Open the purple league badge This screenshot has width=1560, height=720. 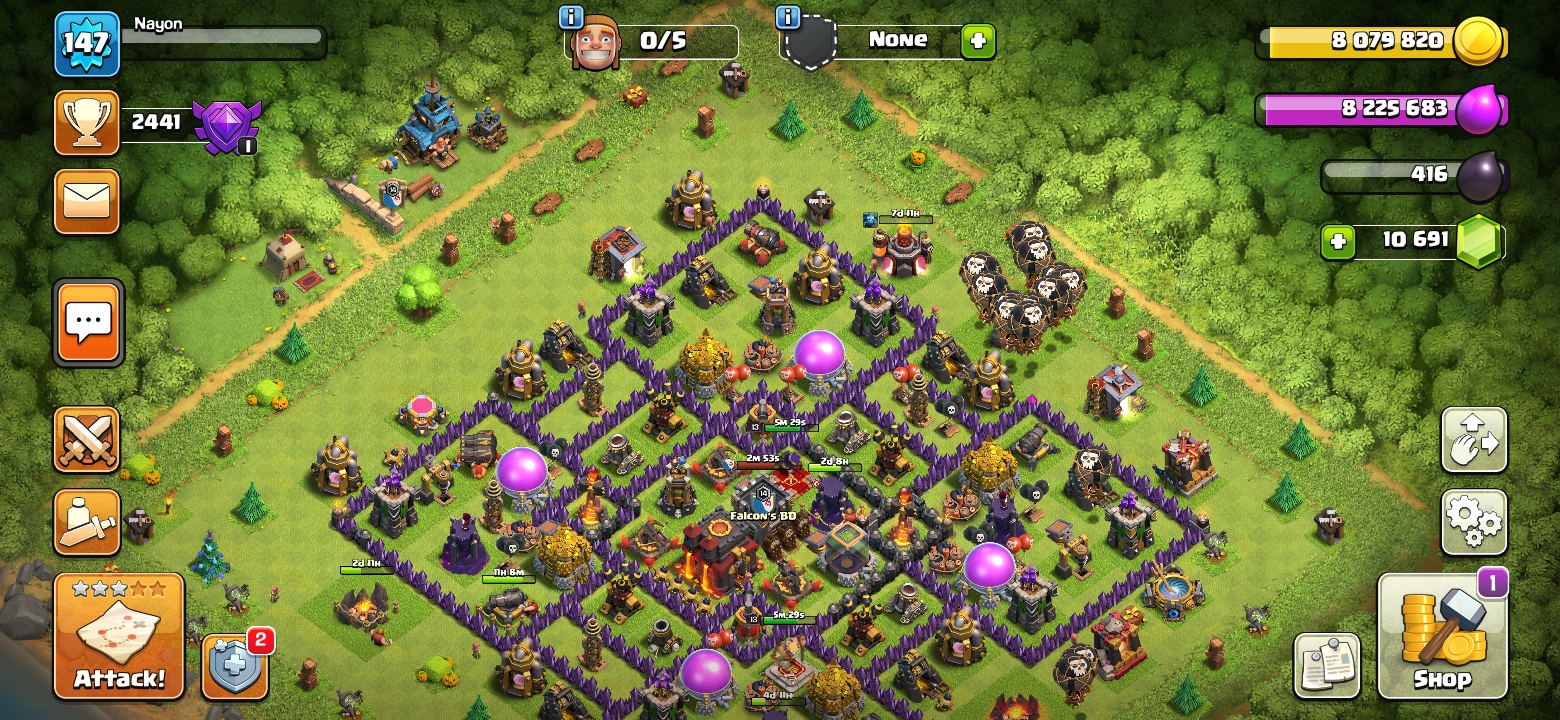[x=226, y=126]
